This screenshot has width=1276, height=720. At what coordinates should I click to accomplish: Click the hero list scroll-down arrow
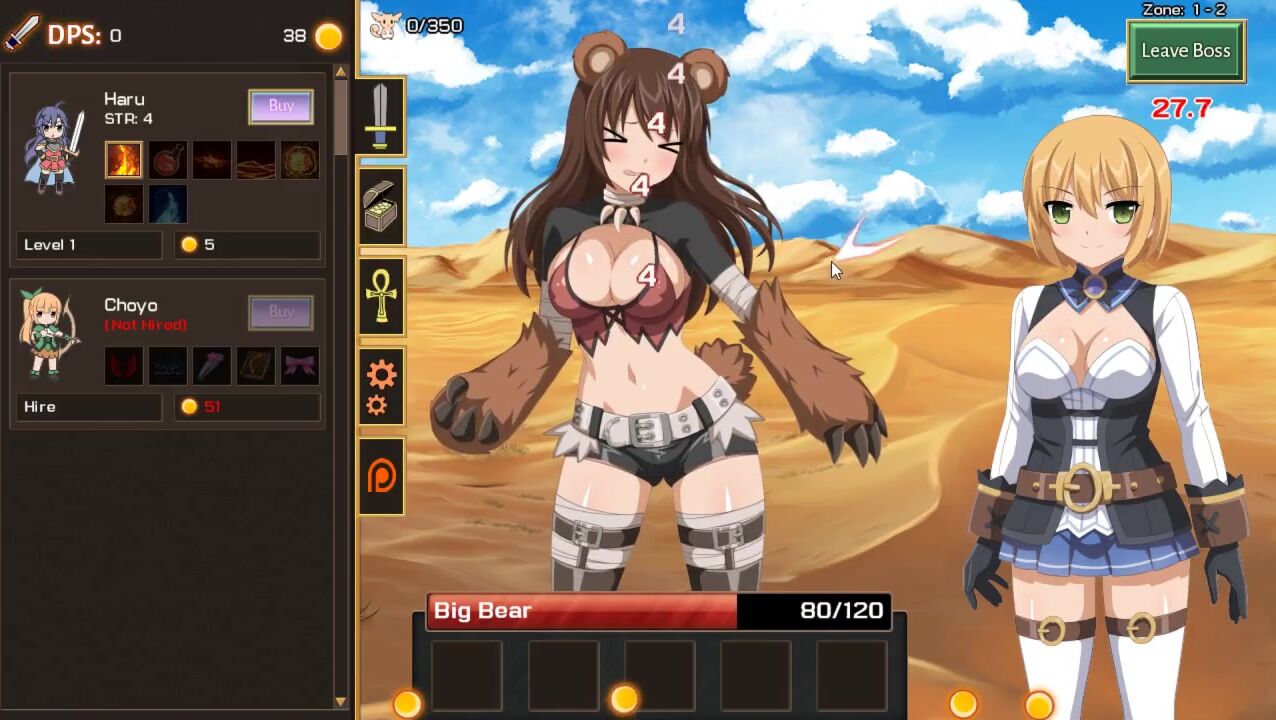pos(341,702)
